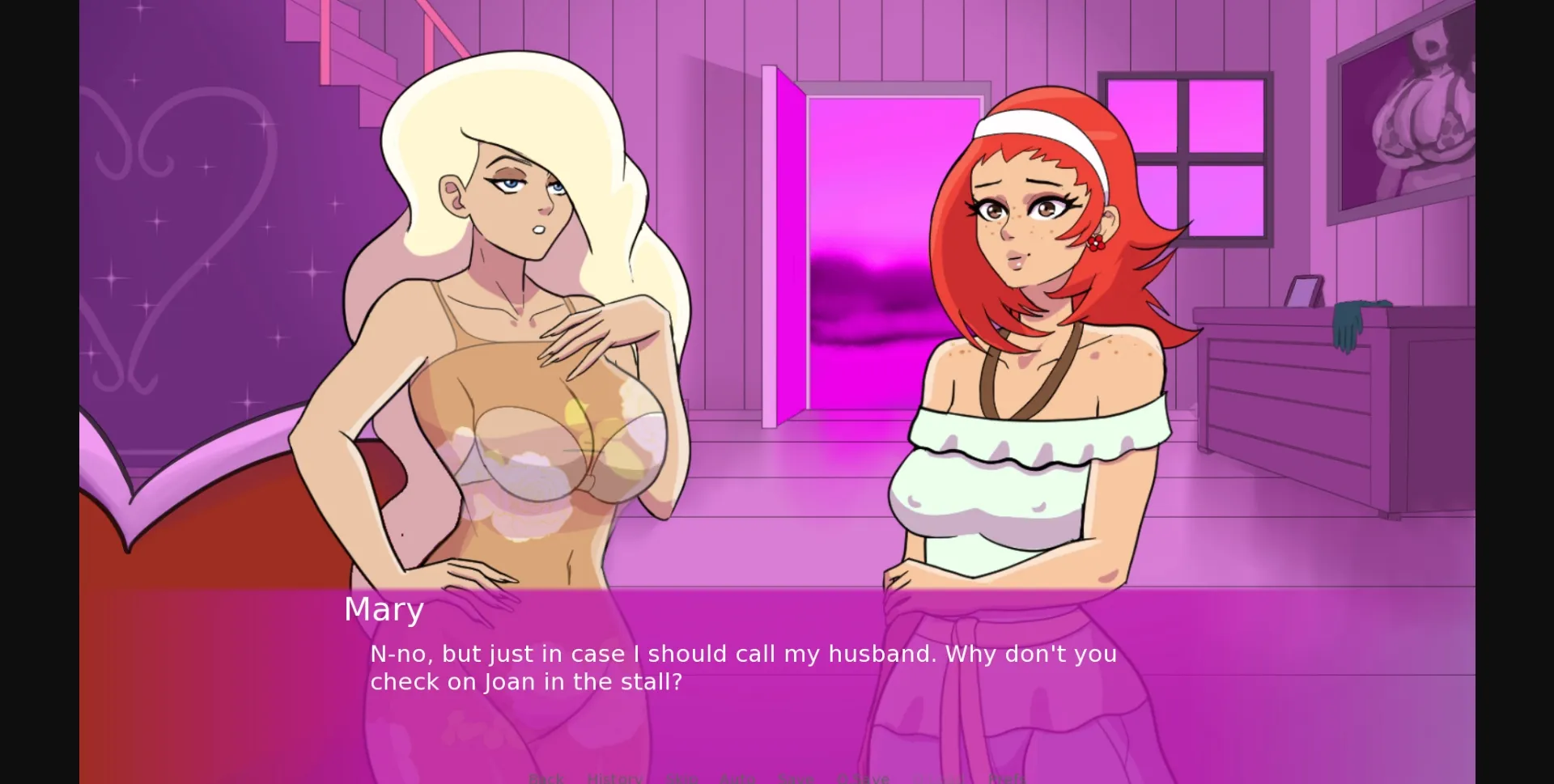This screenshot has width=1554, height=784.
Task: Open the Prefs settings menu
Action: [1008, 777]
